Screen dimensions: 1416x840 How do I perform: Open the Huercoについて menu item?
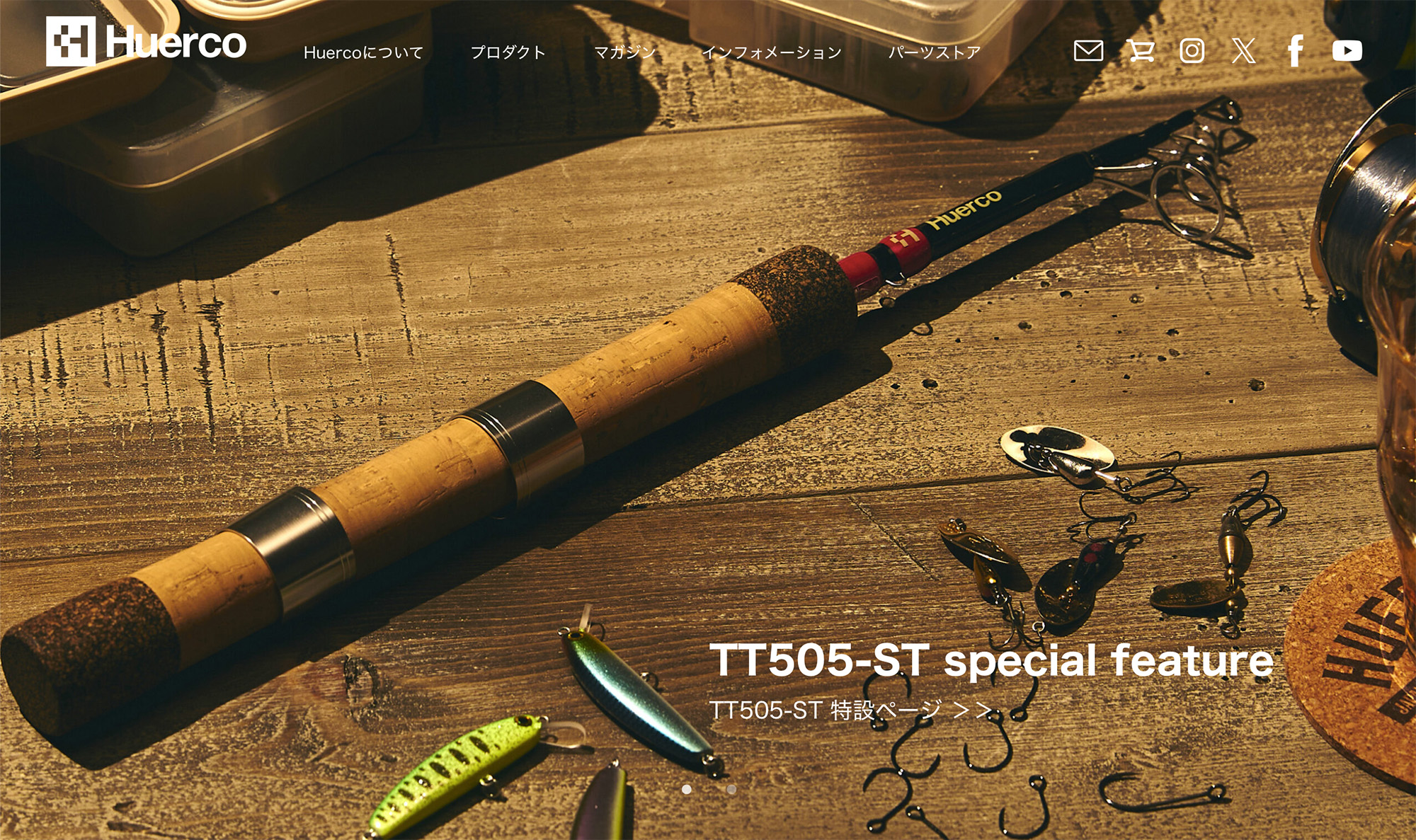pyautogui.click(x=363, y=52)
